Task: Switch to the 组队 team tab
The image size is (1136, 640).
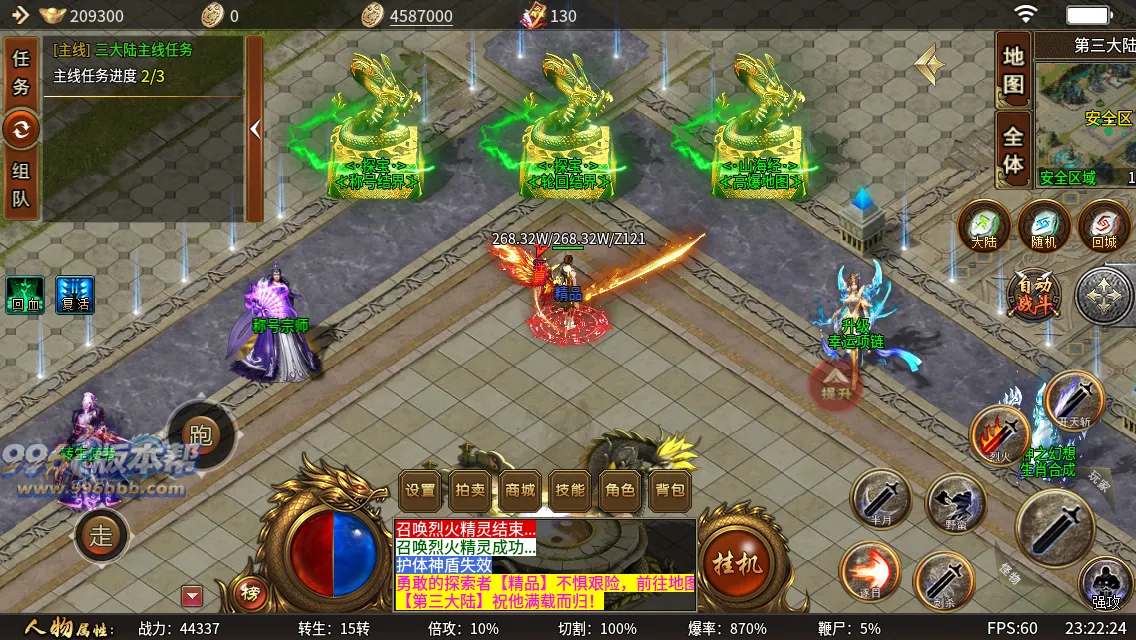Action: pos(21,184)
